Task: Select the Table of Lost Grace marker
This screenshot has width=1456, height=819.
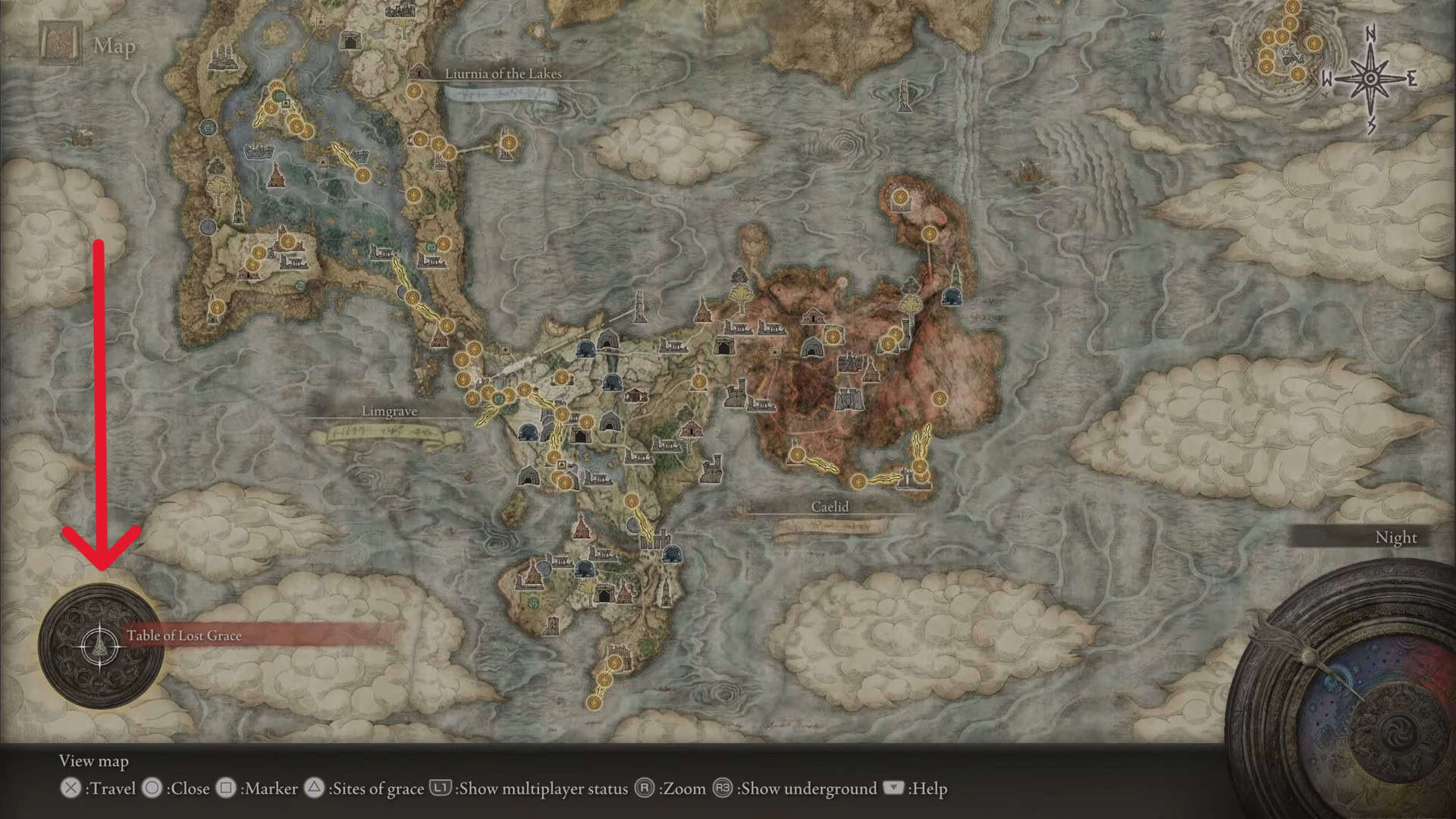Action: pos(99,647)
